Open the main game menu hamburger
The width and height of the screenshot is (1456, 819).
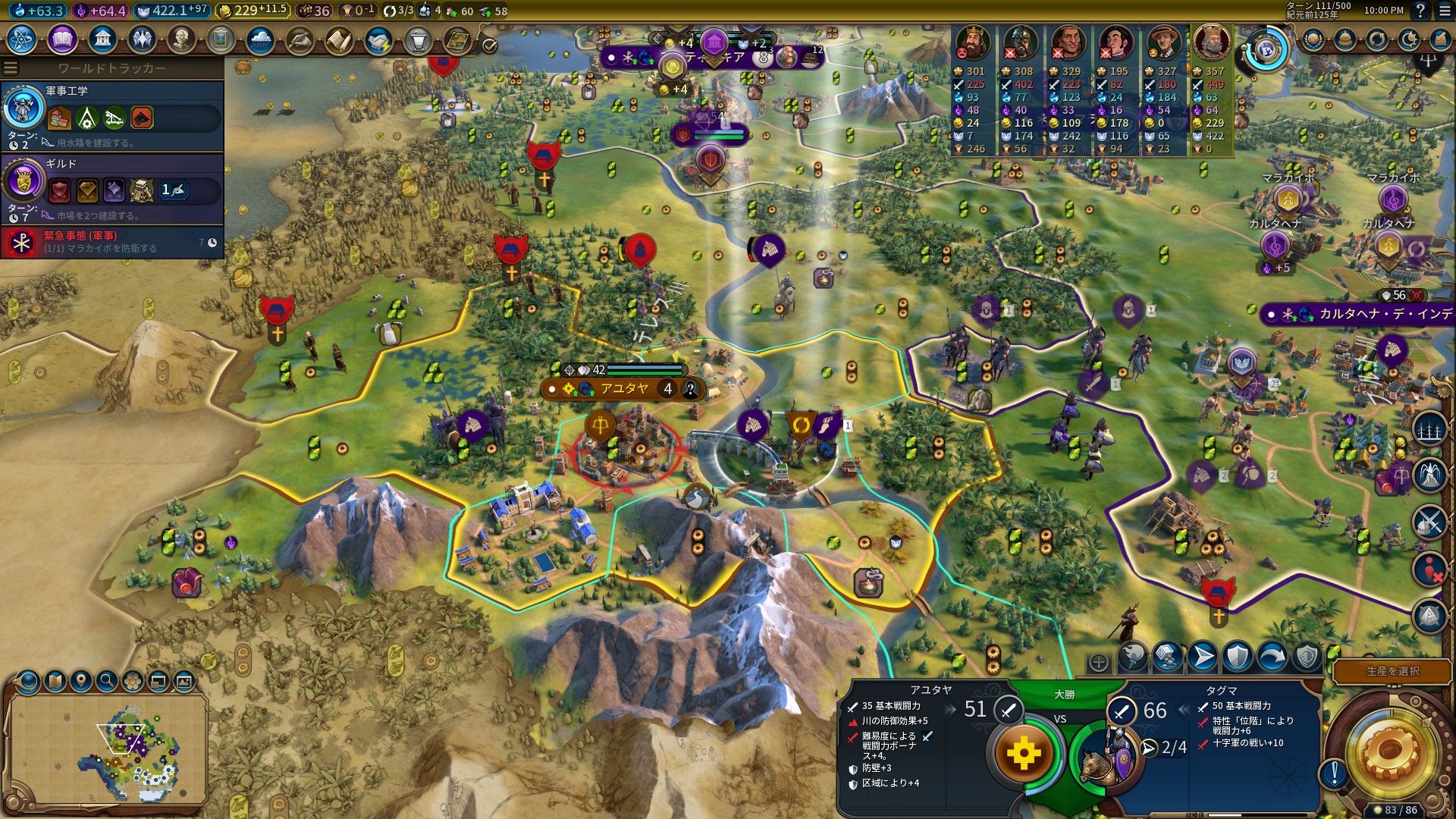click(x=1443, y=11)
